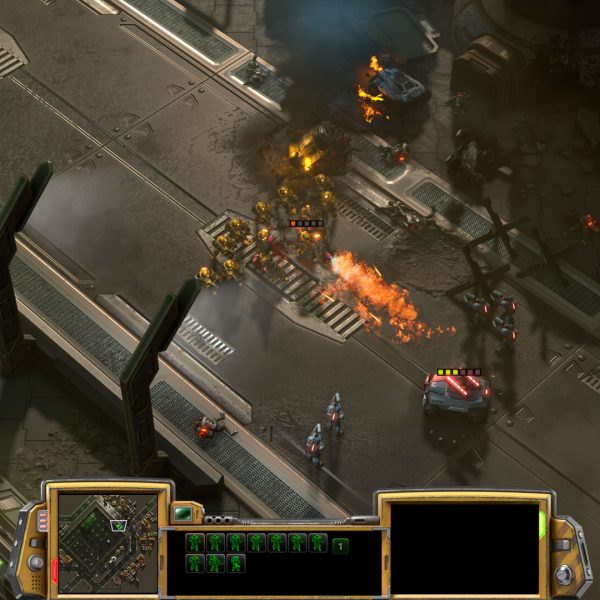This screenshot has height=600, width=600.
Task: Select the selection page 1 tab
Action: coord(341,545)
